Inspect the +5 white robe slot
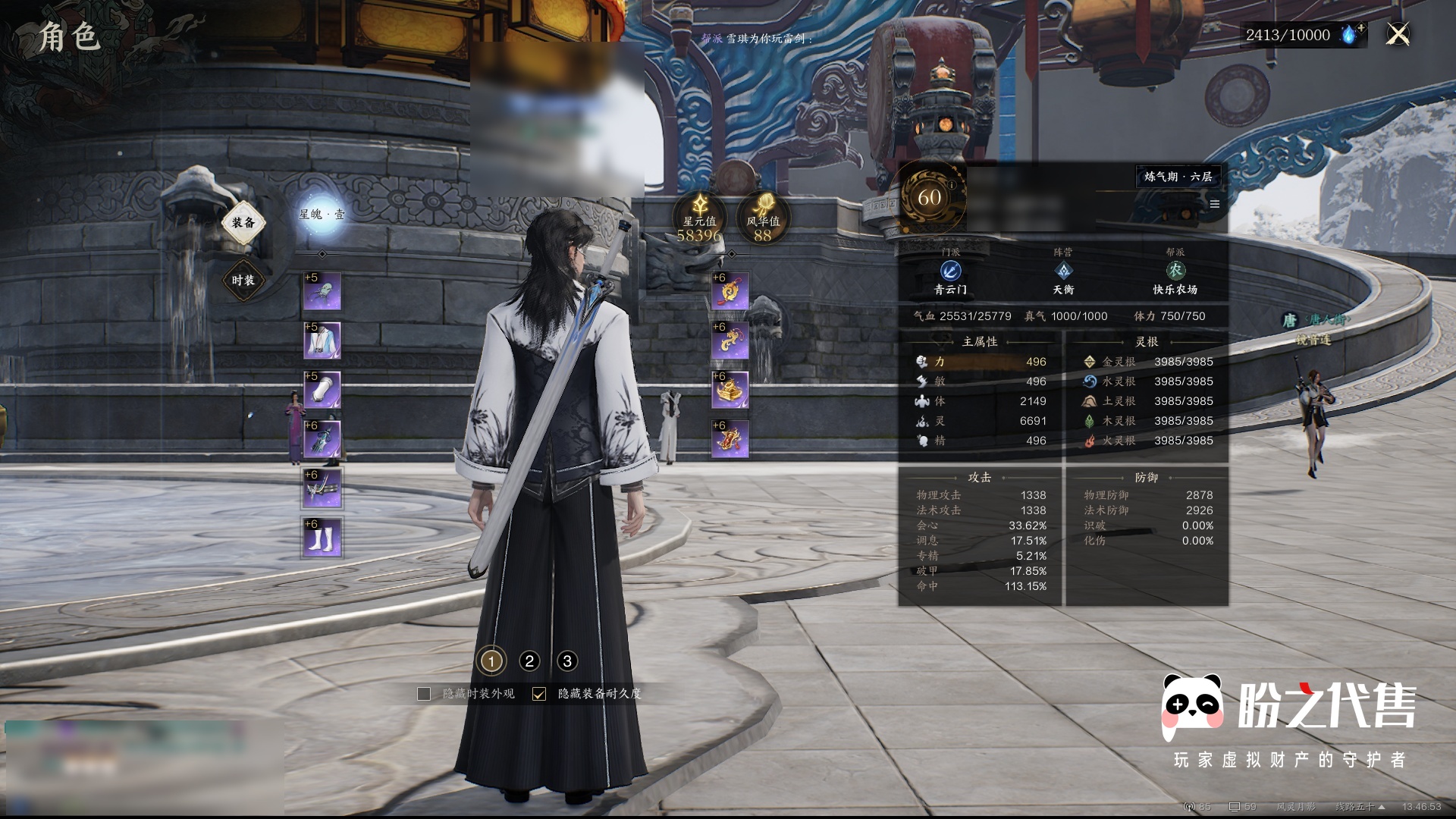The height and width of the screenshot is (819, 1456). click(x=322, y=341)
